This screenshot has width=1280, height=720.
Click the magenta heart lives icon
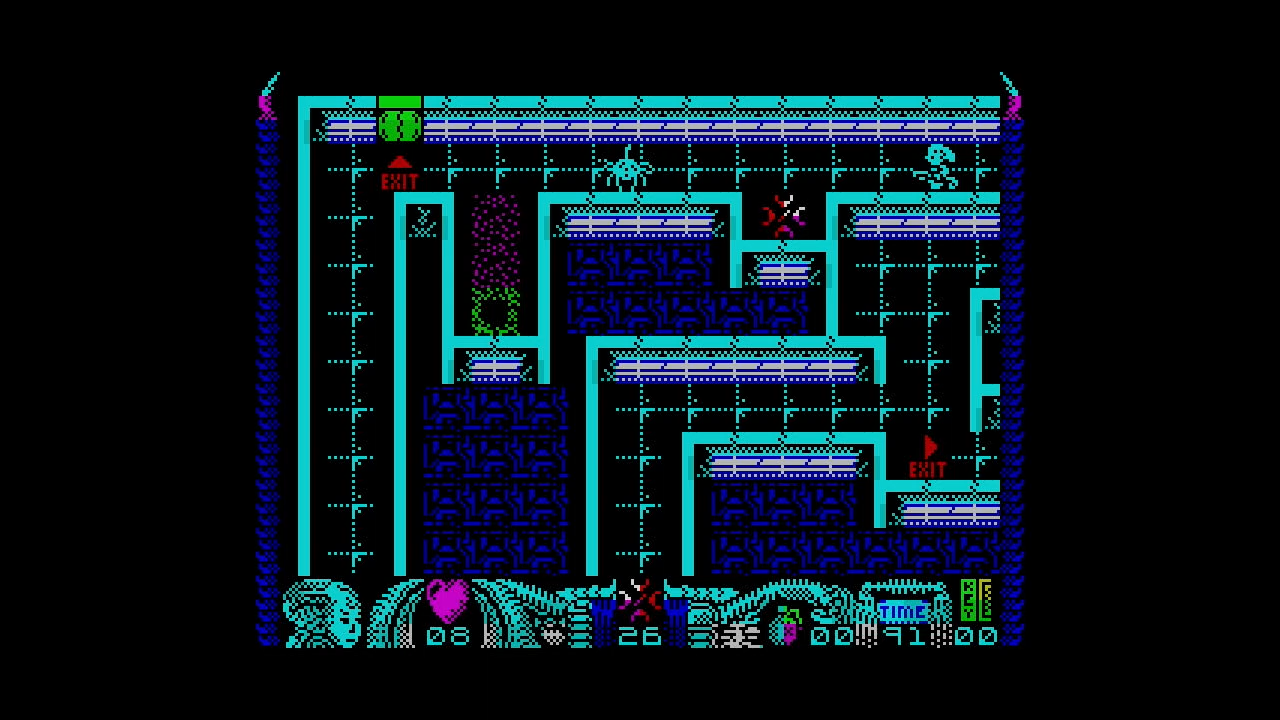pyautogui.click(x=447, y=600)
